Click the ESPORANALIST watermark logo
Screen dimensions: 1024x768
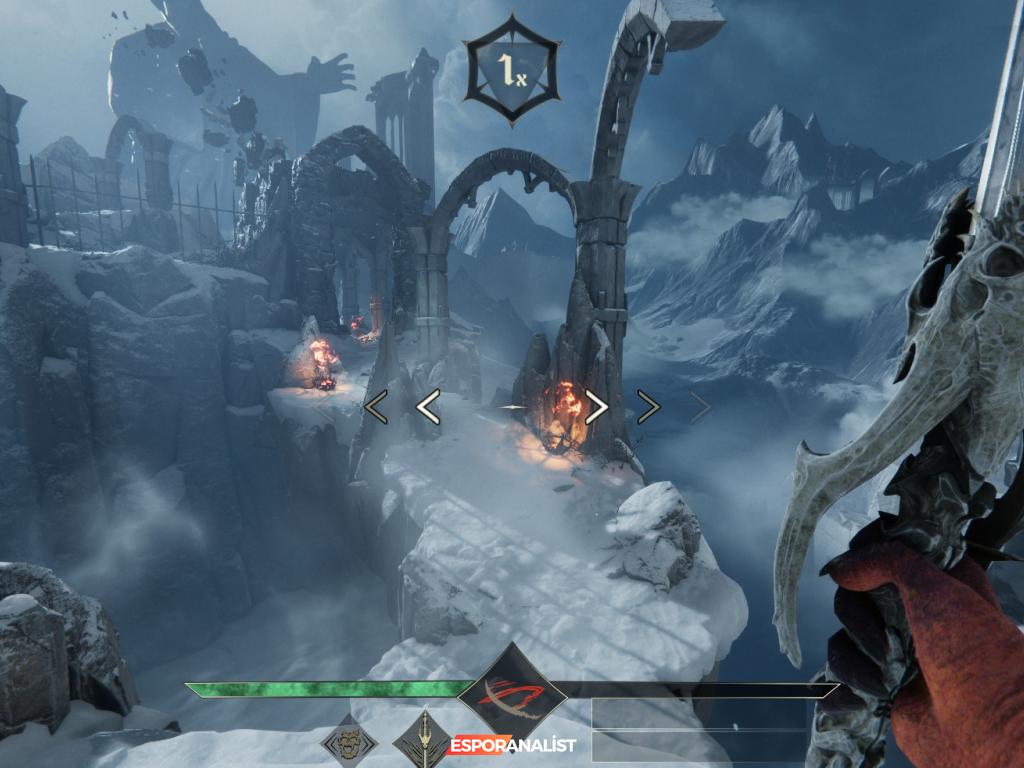[514, 745]
